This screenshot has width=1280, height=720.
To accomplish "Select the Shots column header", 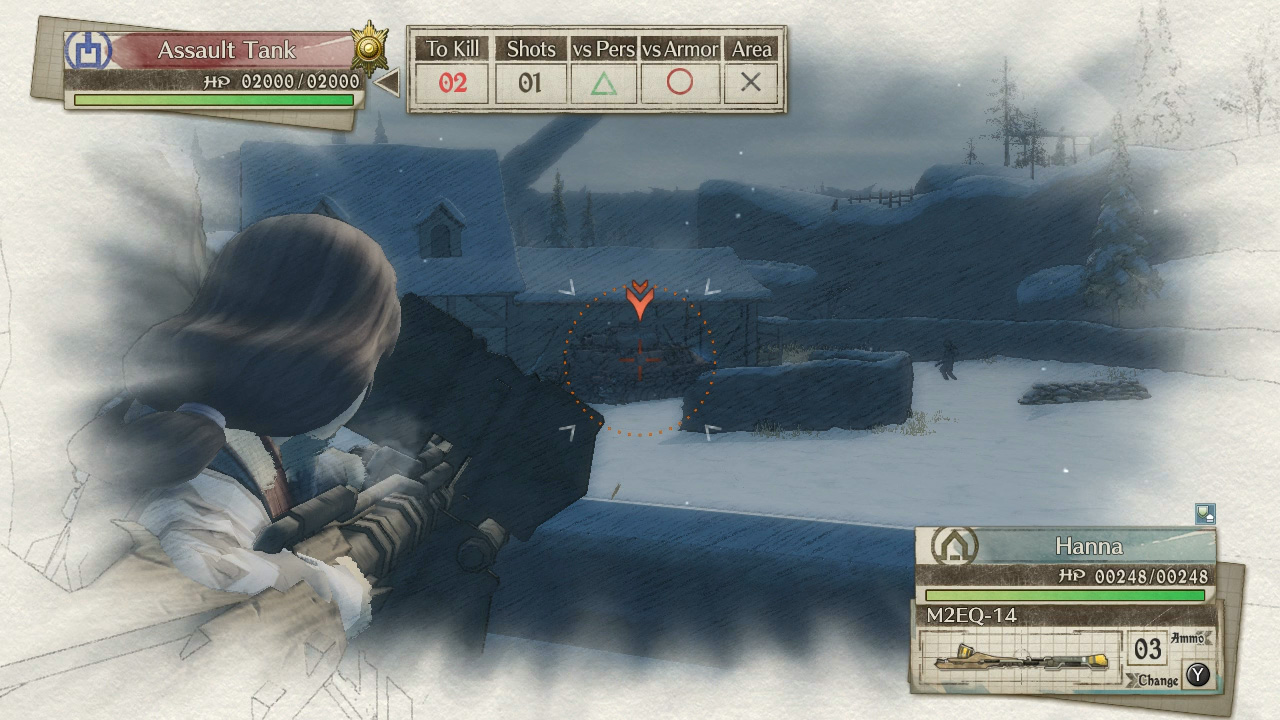I will [x=531, y=48].
